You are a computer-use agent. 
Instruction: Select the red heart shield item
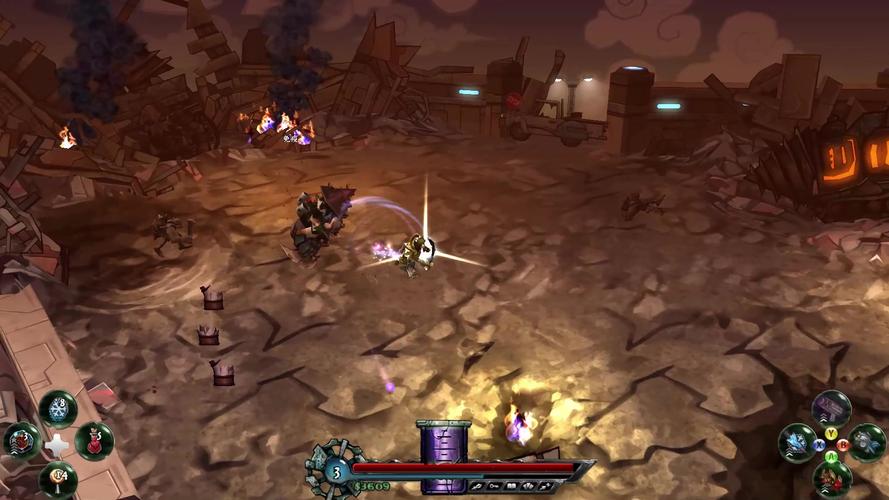(21, 441)
